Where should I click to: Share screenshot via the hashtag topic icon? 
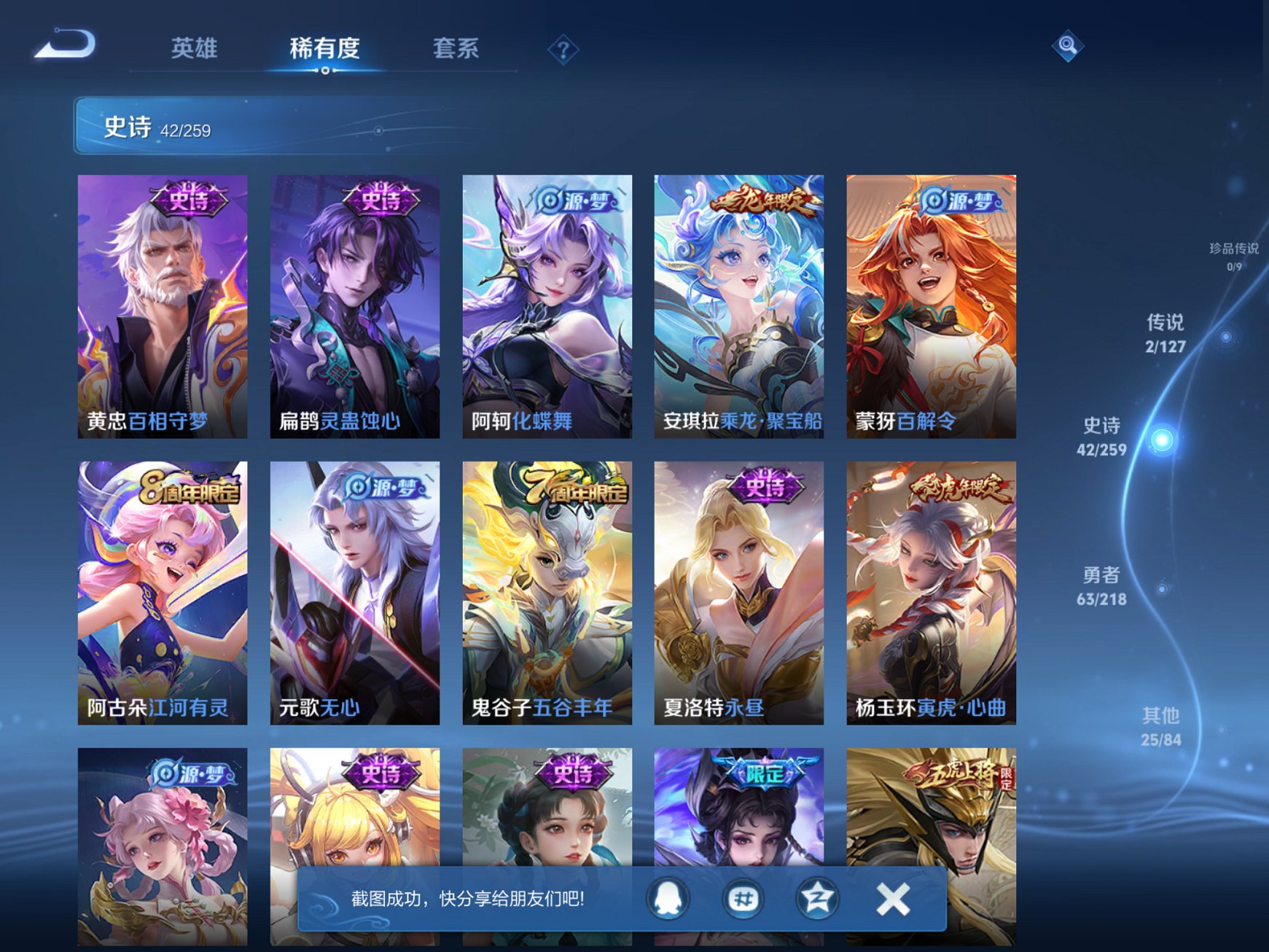(x=741, y=899)
